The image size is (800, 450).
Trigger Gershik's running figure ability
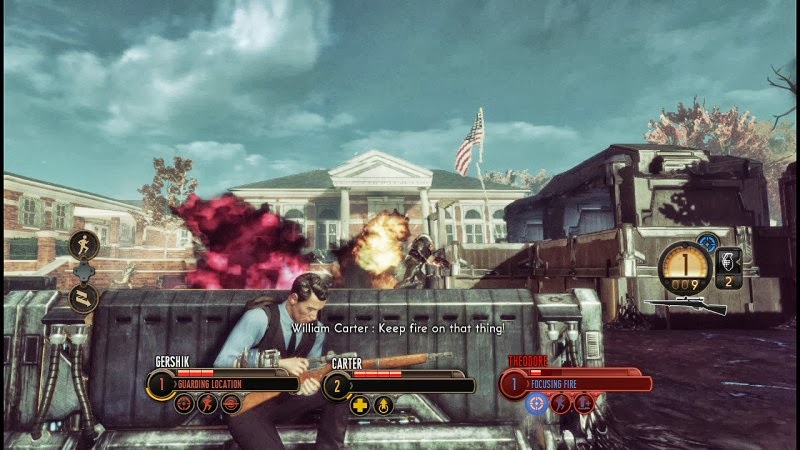pos(207,404)
